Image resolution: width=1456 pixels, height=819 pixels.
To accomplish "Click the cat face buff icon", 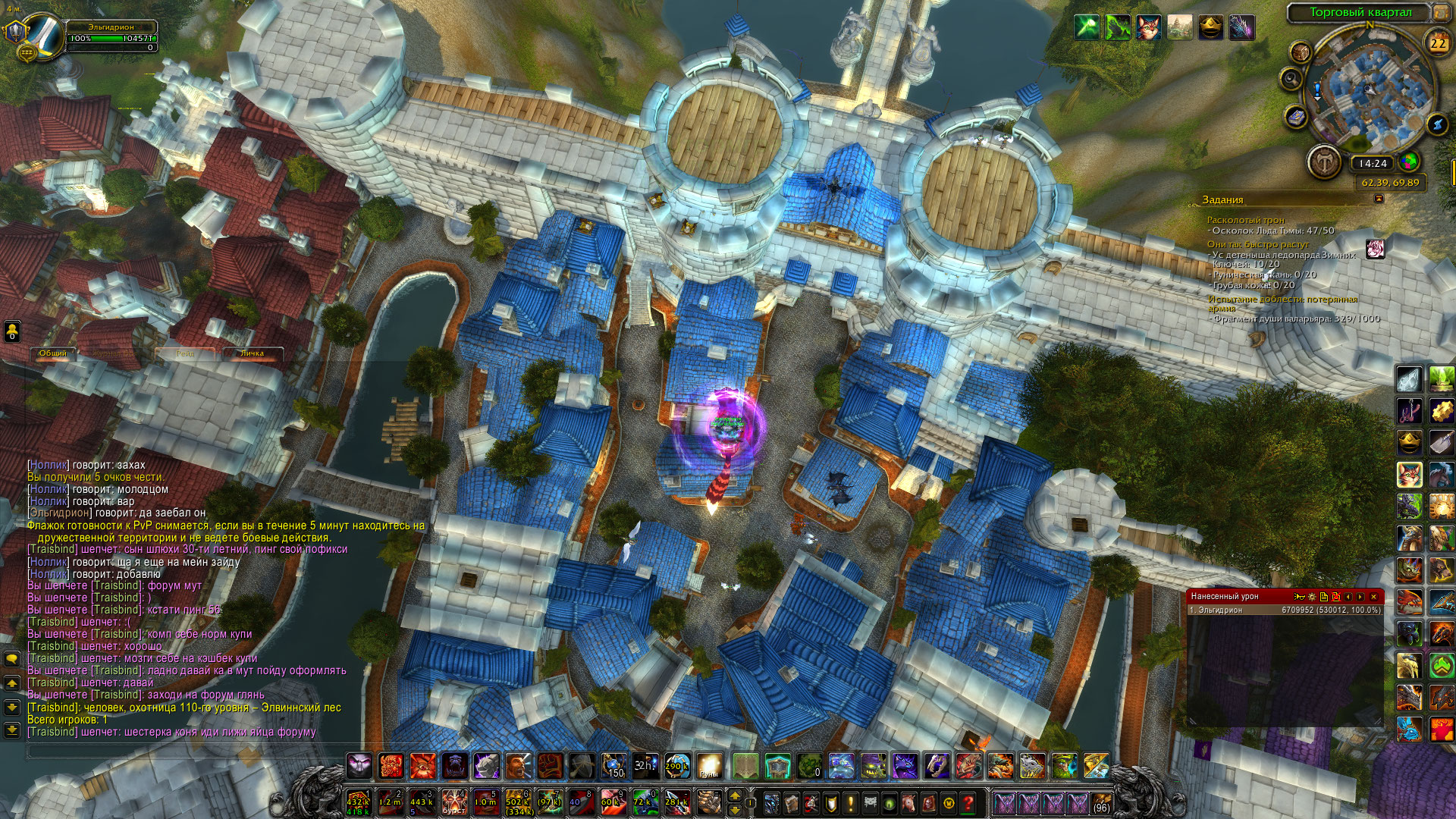I will point(1148,28).
